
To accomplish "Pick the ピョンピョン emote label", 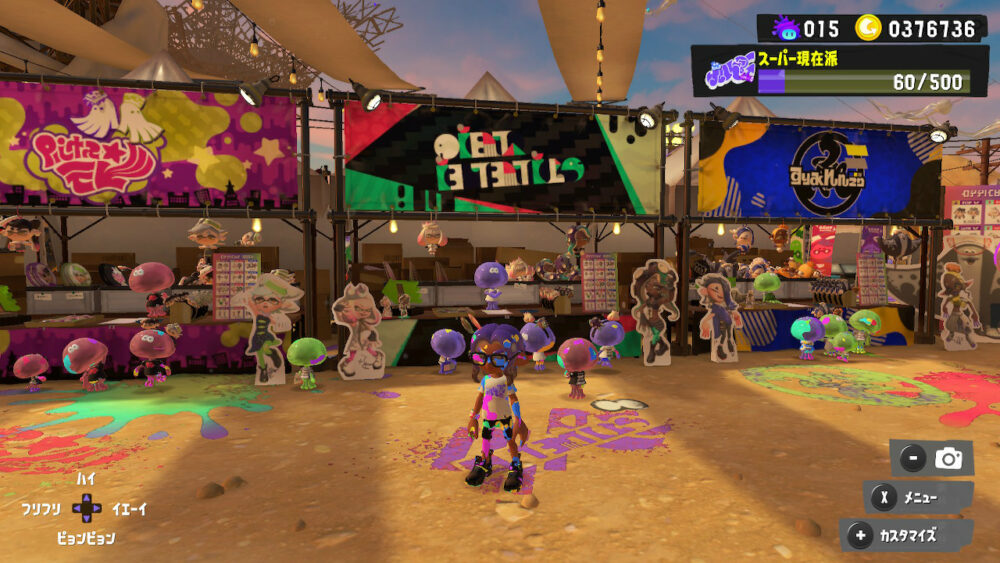I will tap(86, 538).
